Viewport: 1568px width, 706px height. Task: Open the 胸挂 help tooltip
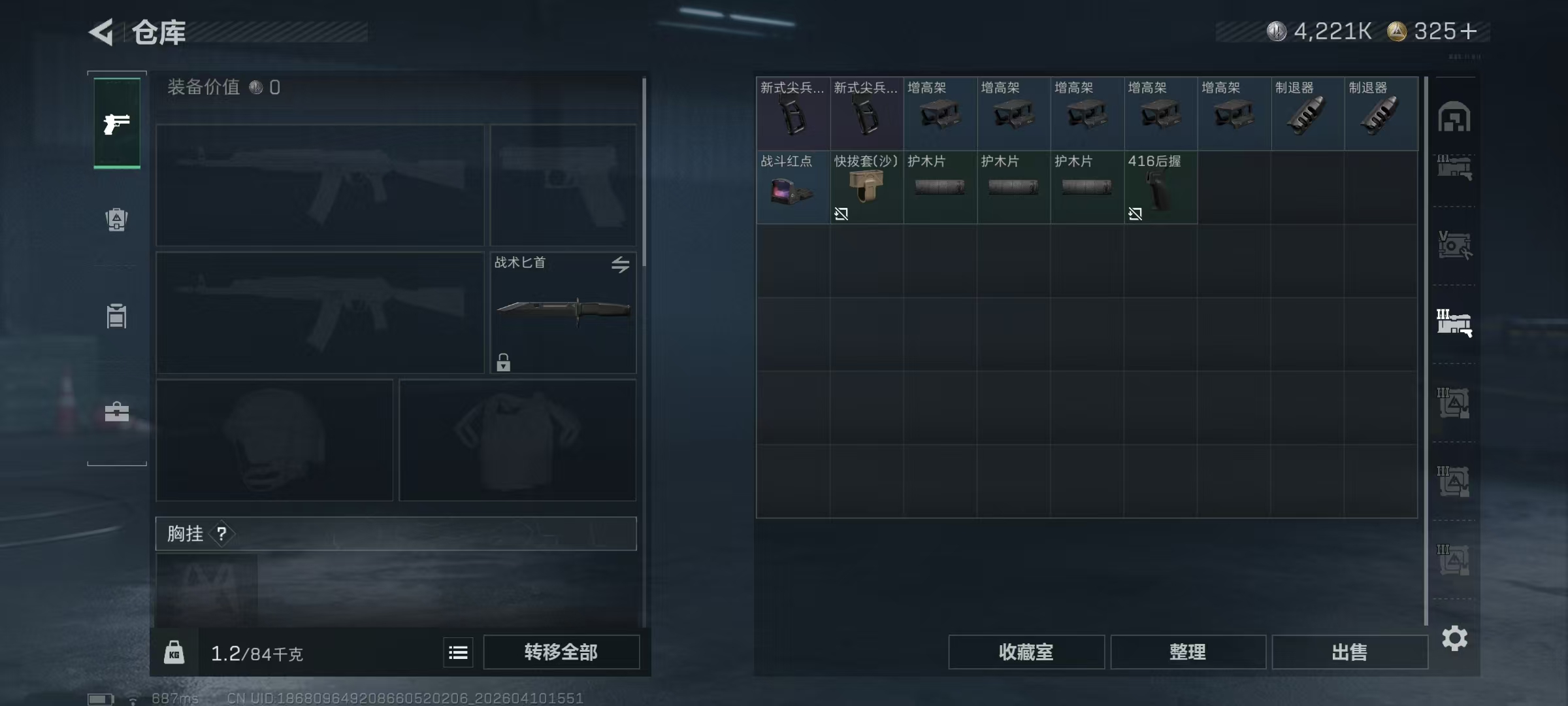point(223,534)
